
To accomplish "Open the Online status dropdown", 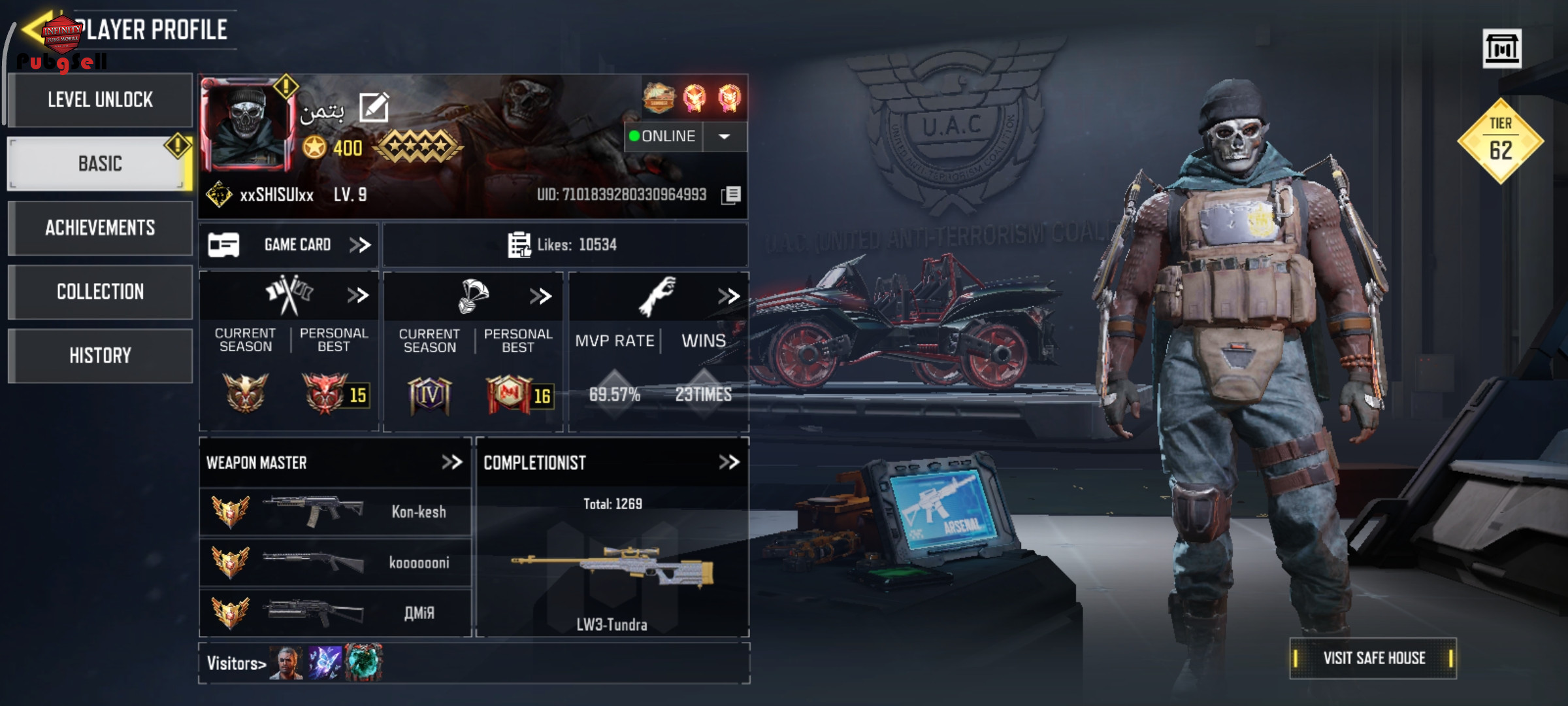I will [725, 137].
